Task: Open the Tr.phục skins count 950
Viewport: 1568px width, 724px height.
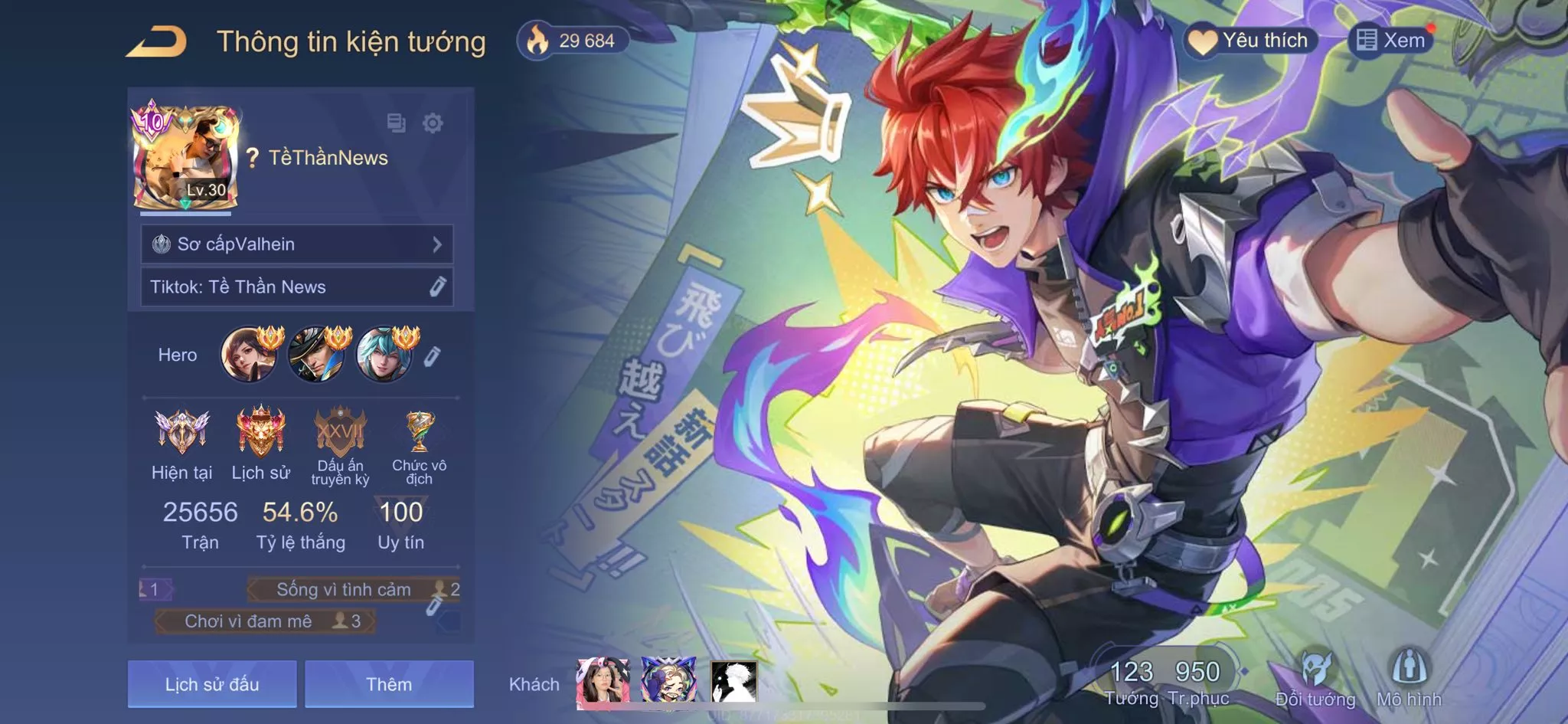Action: [x=1198, y=680]
